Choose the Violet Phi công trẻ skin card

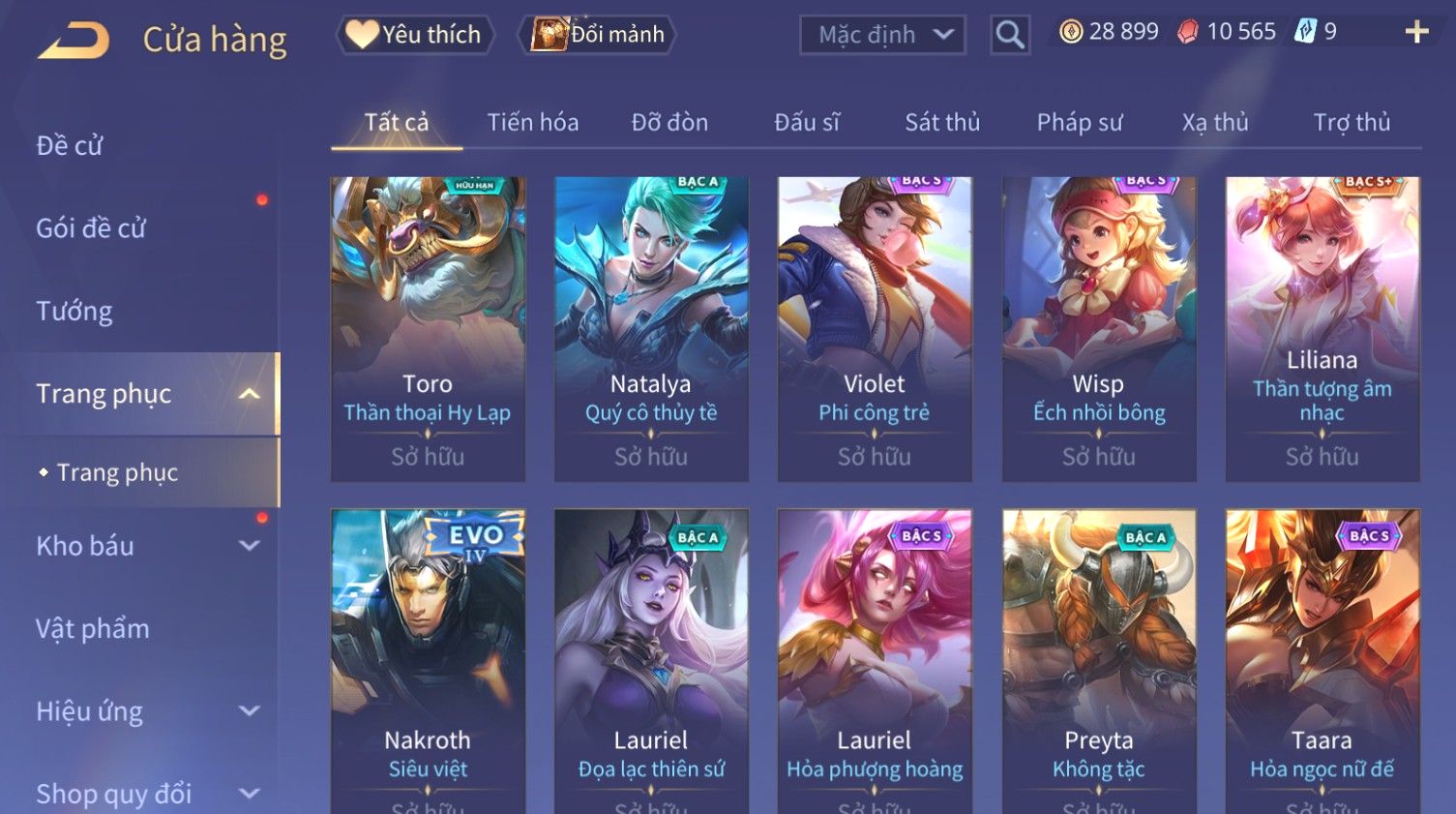click(875, 329)
